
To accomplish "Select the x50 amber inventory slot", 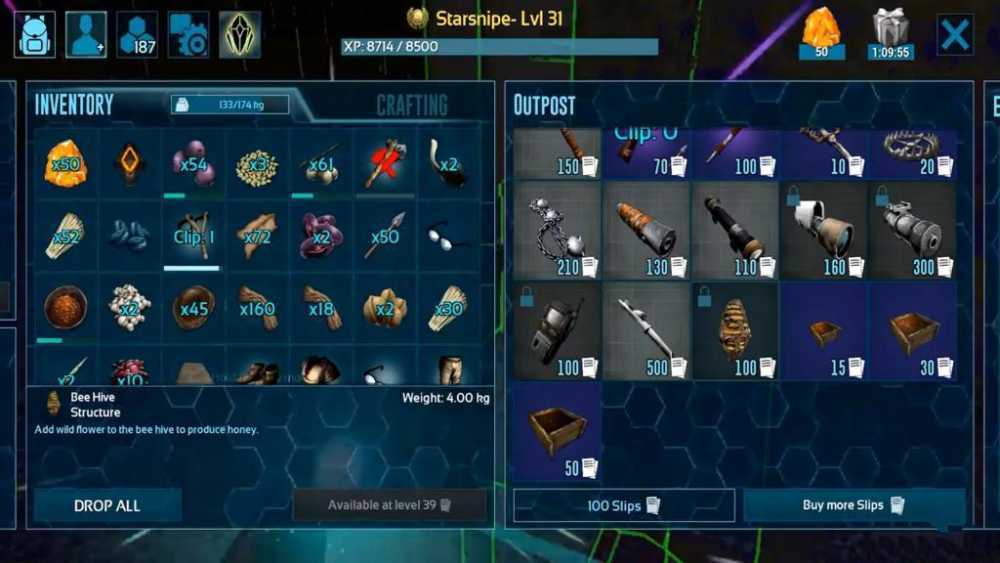I will (65, 163).
